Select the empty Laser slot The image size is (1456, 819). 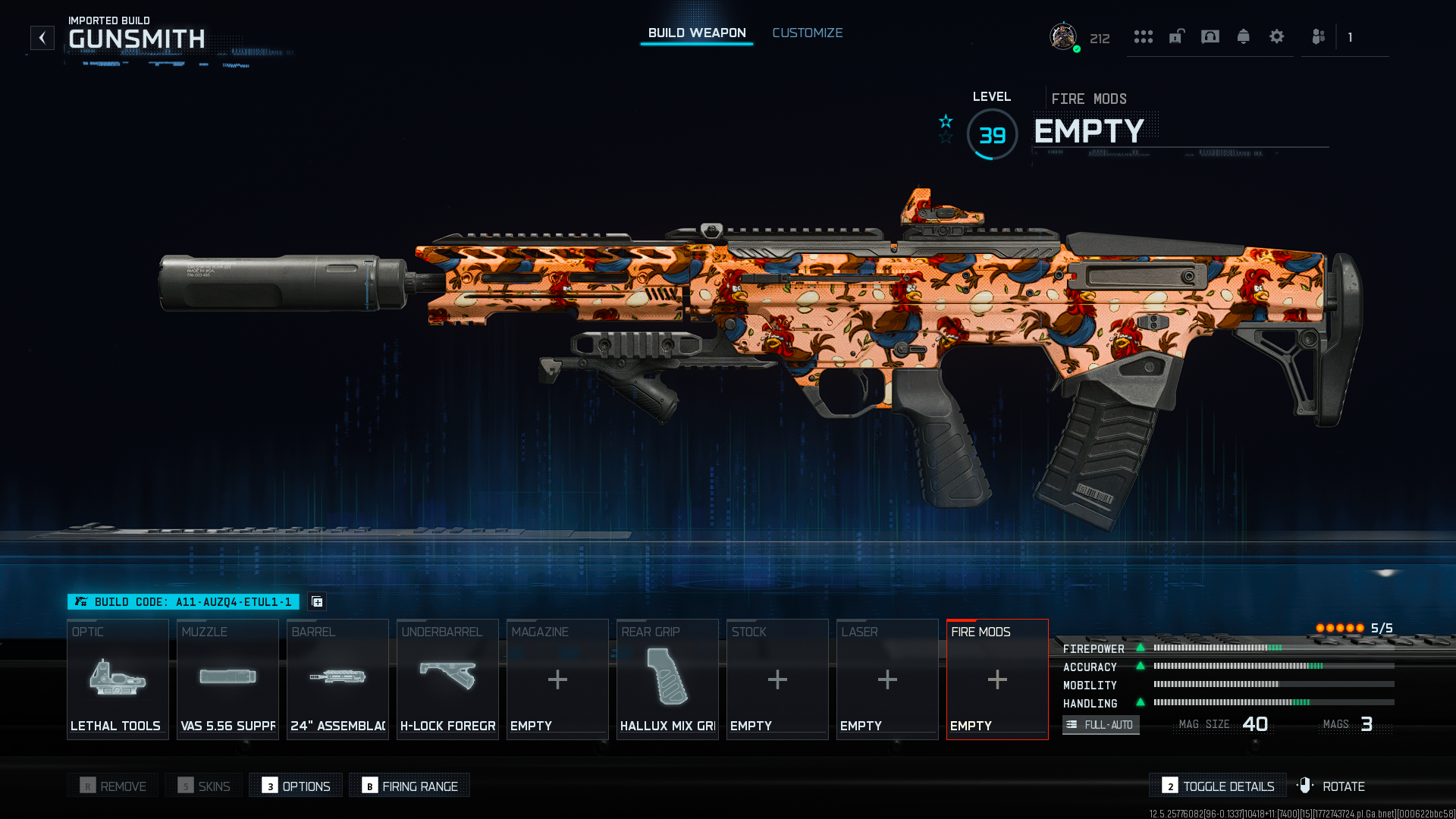887,679
